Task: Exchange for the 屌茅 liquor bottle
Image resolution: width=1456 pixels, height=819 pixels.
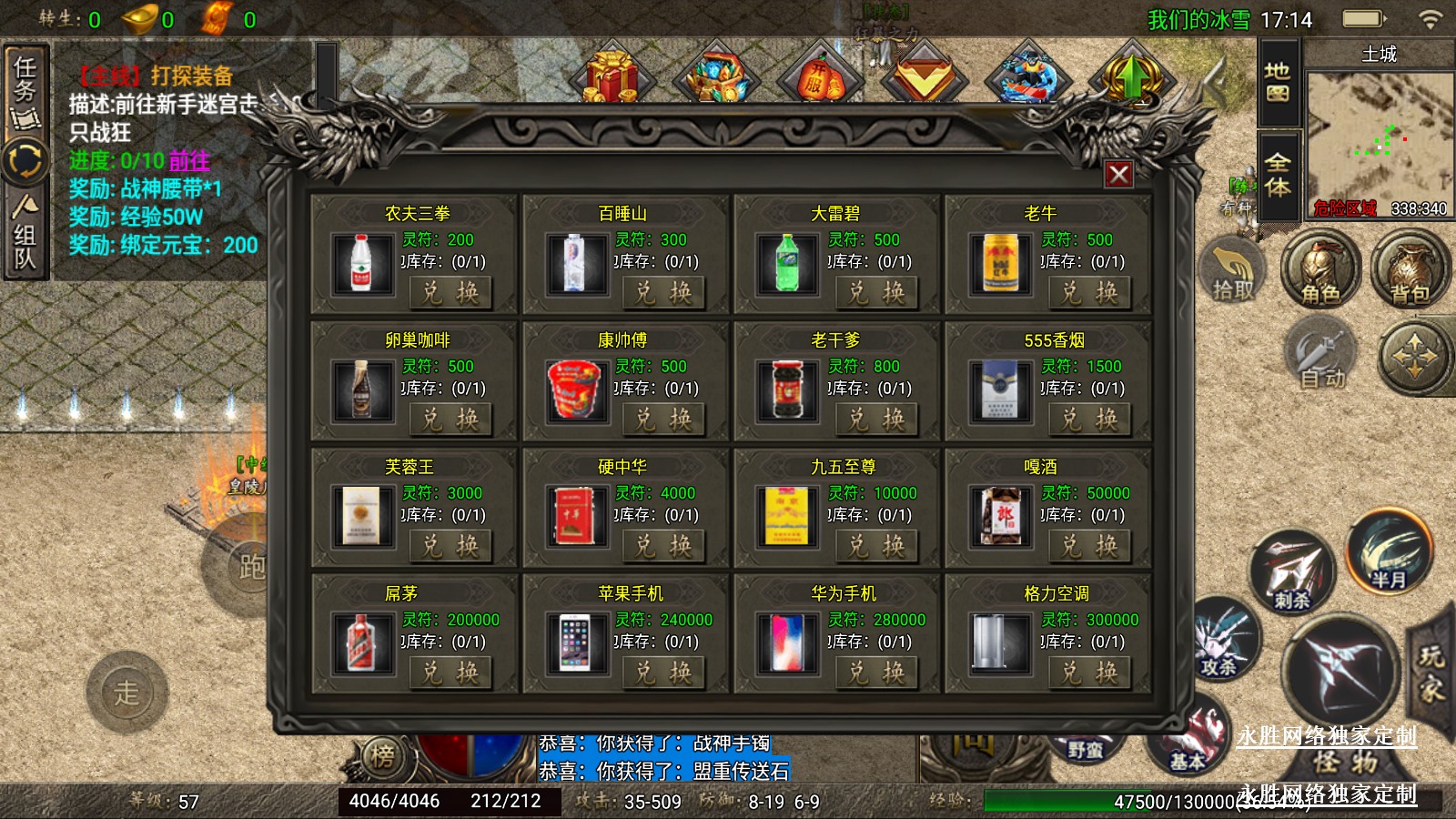Action: pyautogui.click(x=450, y=672)
